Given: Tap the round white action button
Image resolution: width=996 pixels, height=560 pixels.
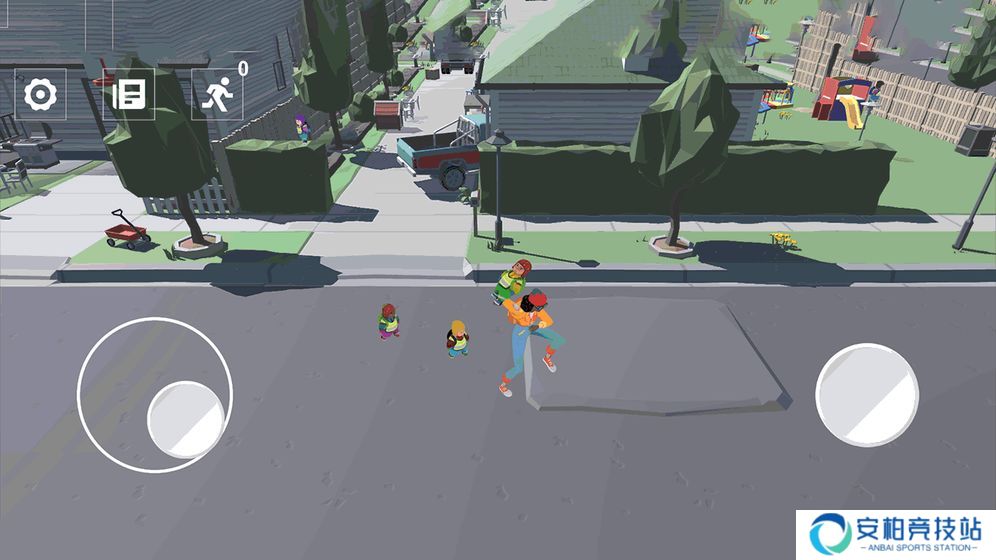Looking at the screenshot, I should pyautogui.click(x=866, y=394).
